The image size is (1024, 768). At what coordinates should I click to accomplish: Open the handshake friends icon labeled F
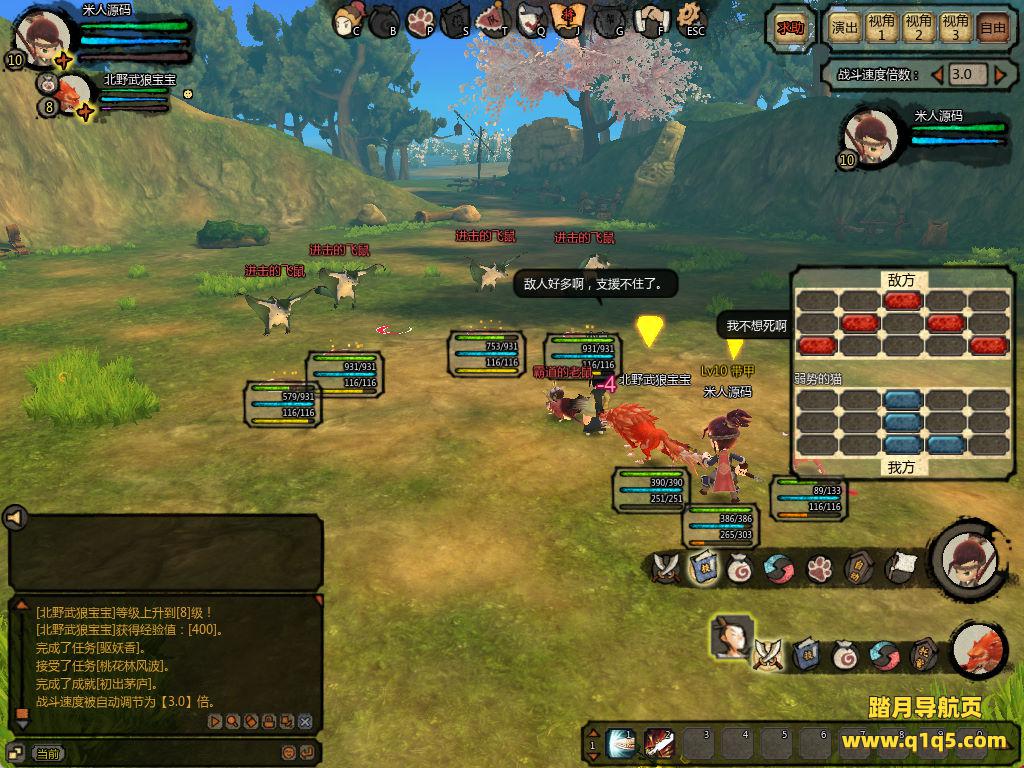pos(652,19)
